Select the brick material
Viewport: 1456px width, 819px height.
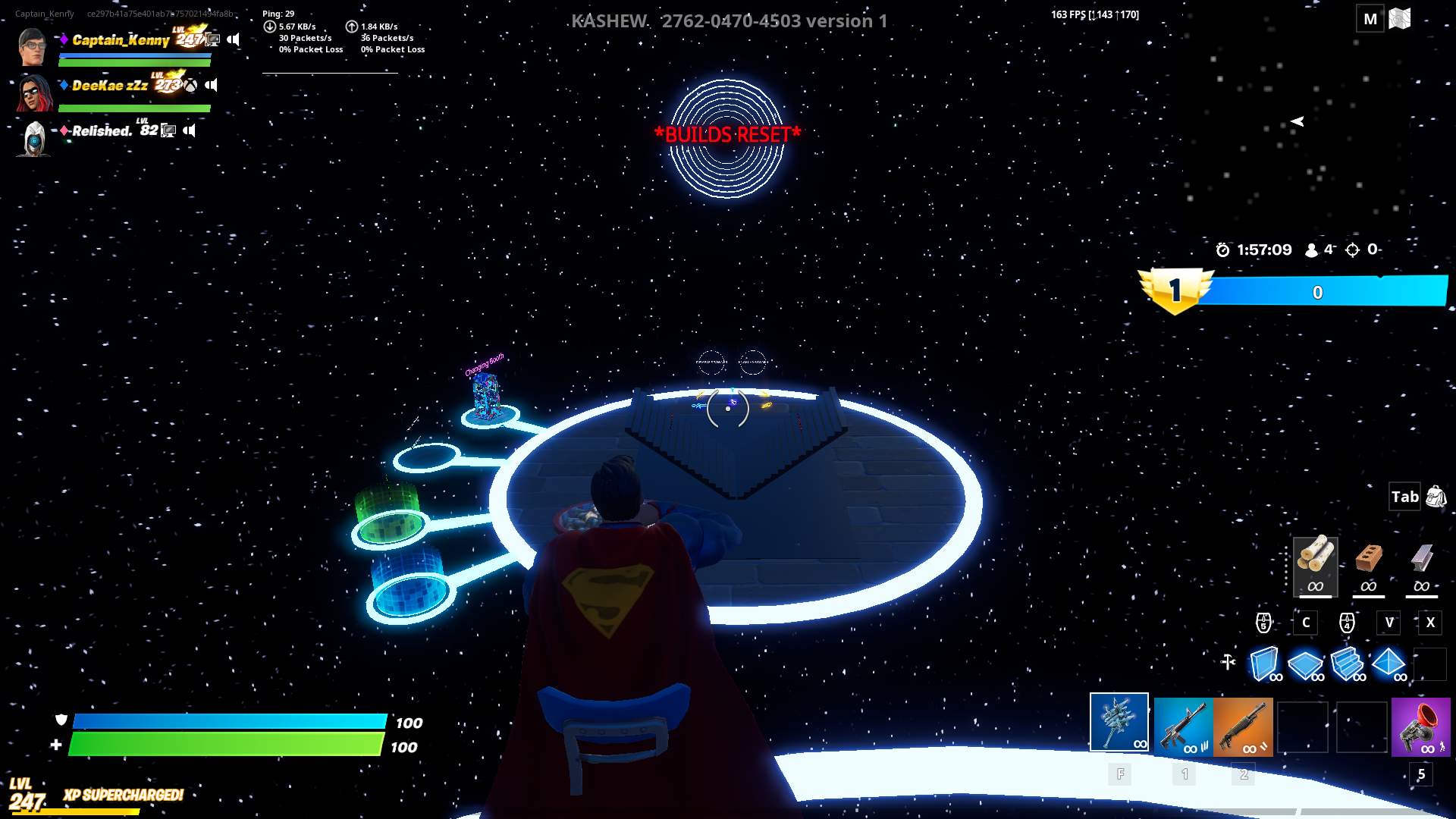pos(1370,565)
